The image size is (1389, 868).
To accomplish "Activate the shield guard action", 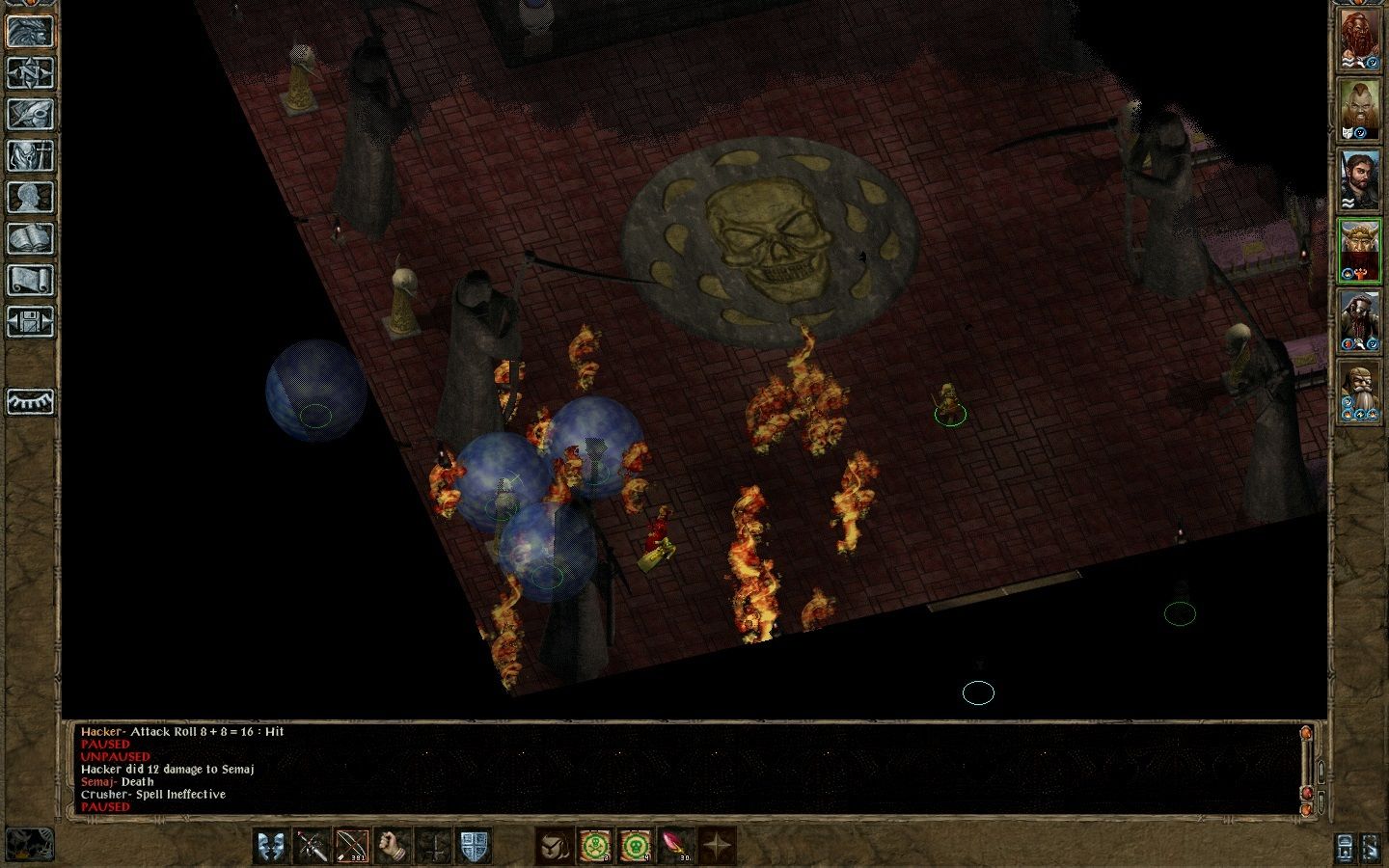I will (474, 846).
